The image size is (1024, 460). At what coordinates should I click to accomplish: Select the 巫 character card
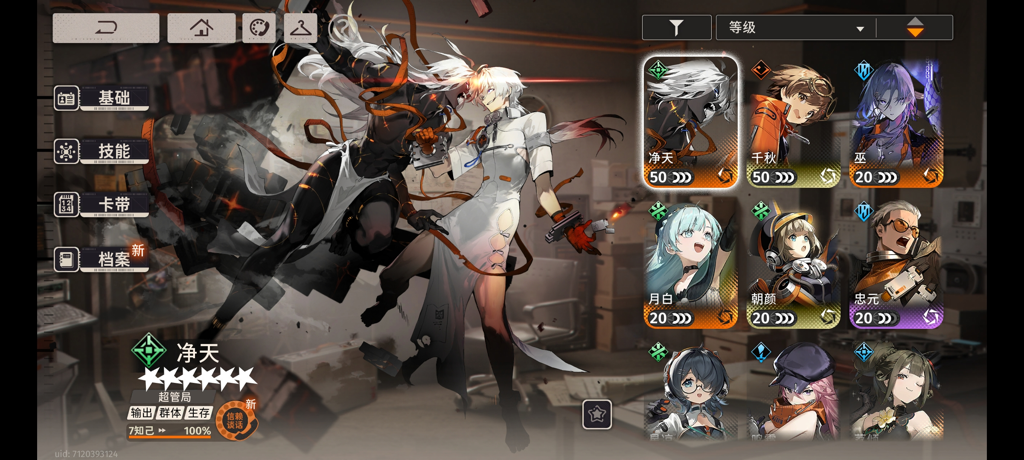coord(896,122)
